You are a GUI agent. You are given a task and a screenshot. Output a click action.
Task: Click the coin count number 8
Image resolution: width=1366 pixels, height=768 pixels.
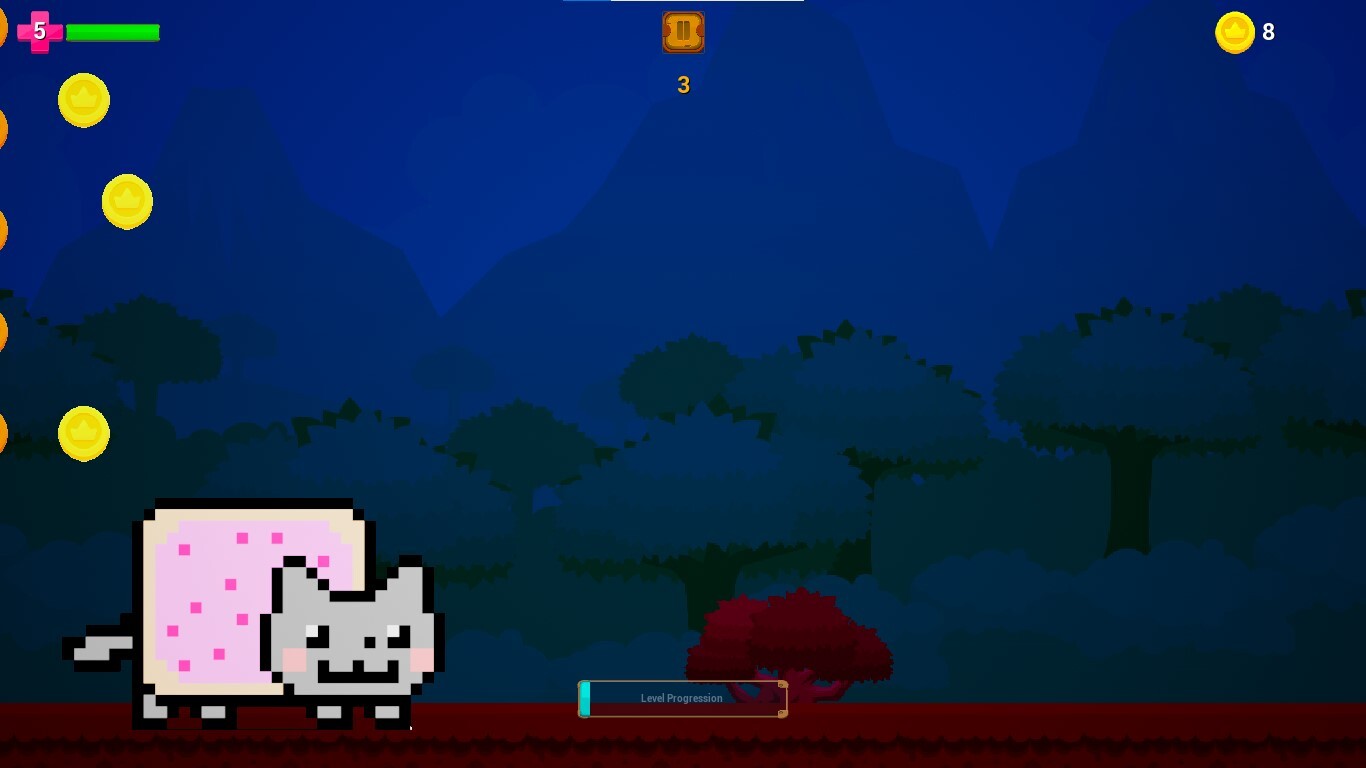(1268, 32)
